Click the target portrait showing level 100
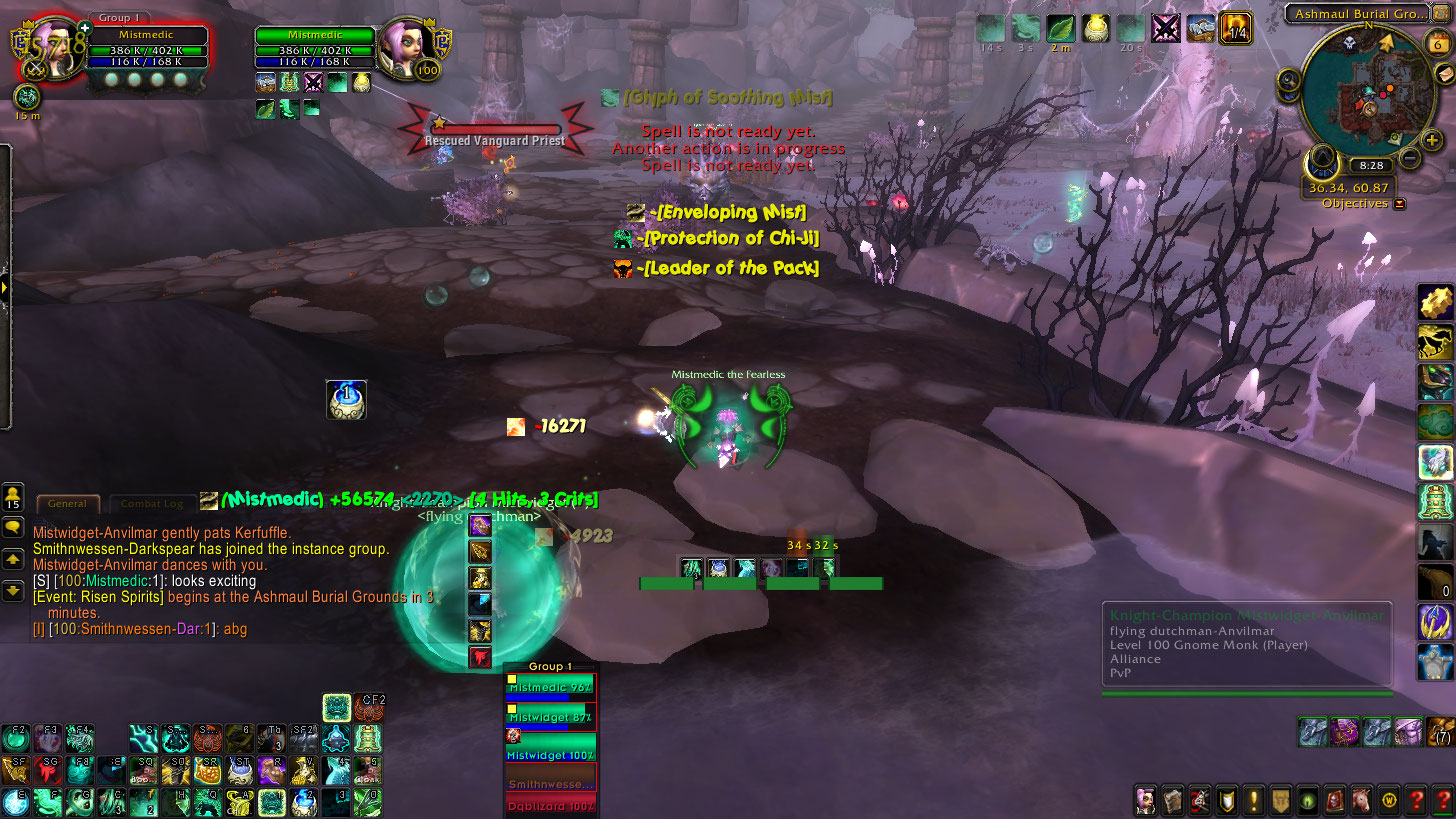The image size is (1456, 819). point(408,46)
